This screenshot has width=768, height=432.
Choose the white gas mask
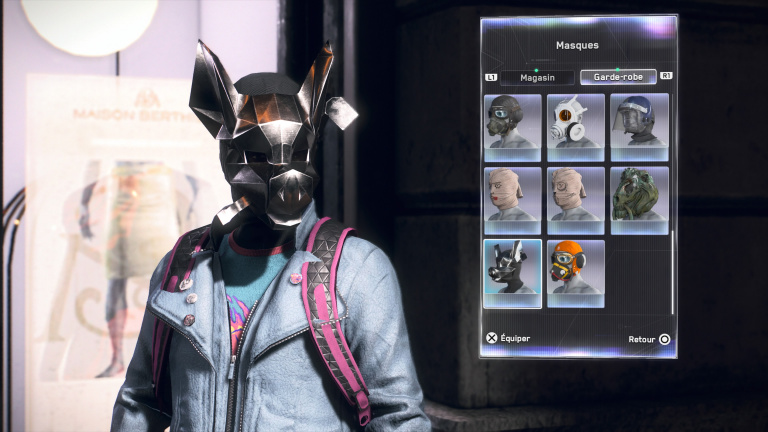tap(576, 128)
